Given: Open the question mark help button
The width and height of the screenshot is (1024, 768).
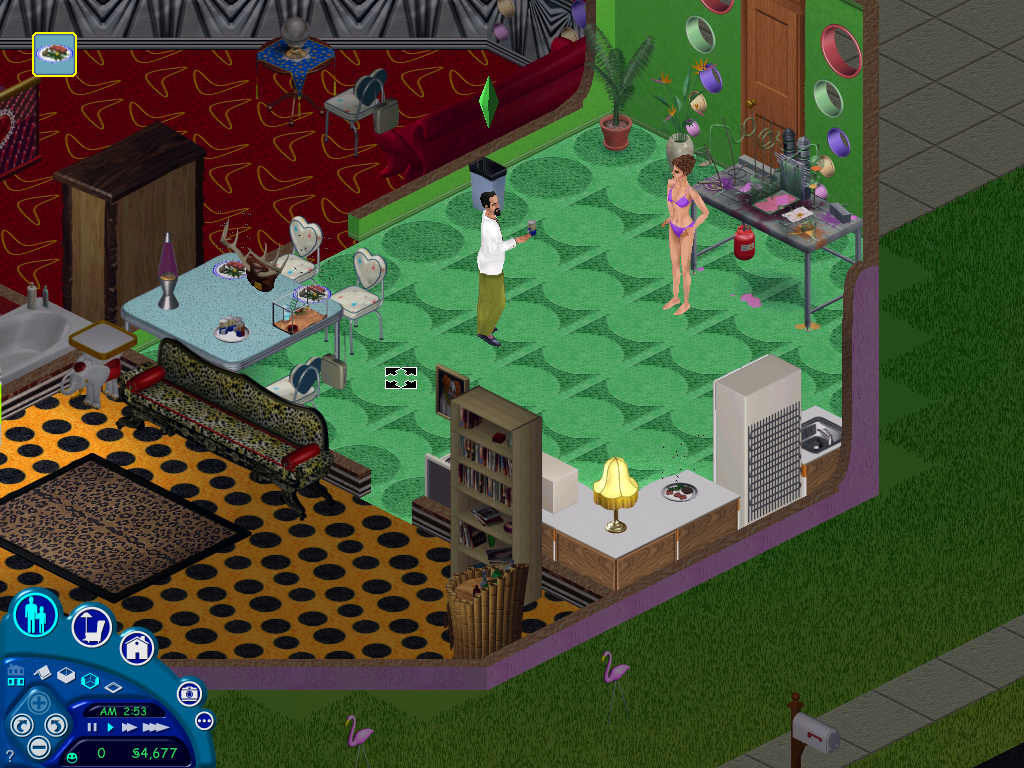Looking at the screenshot, I should coord(10,755).
